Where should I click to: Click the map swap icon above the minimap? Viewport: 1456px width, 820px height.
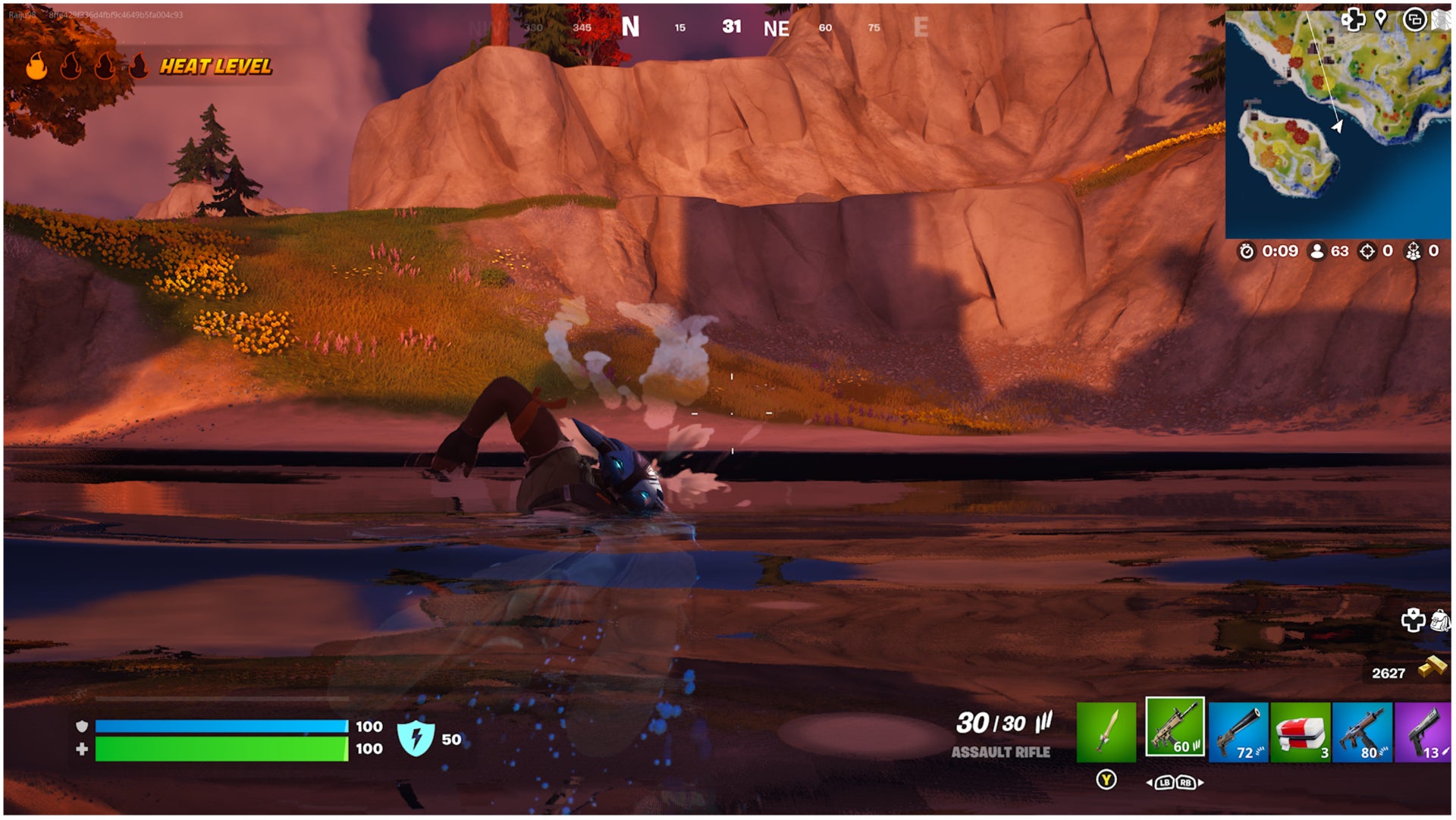(1415, 20)
